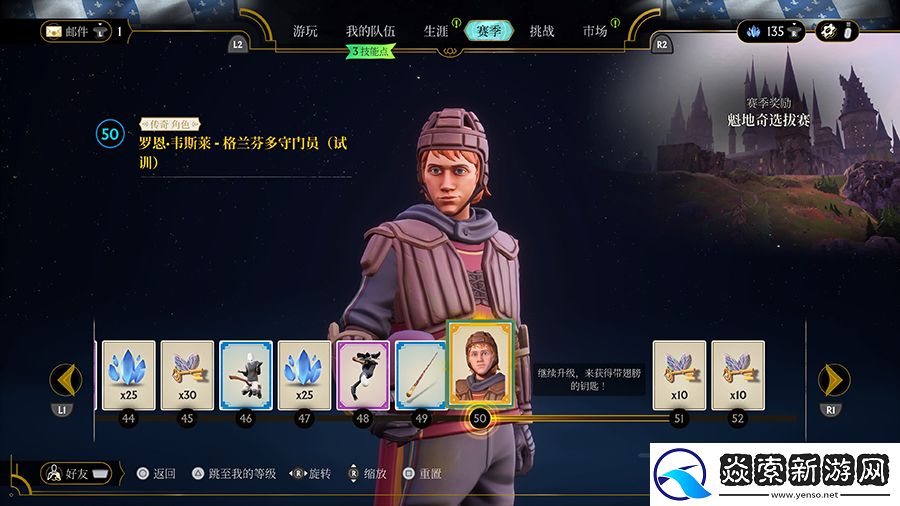The width and height of the screenshot is (900, 506).
Task: Select the level 50 Ron Weasley reward
Action: coord(480,364)
